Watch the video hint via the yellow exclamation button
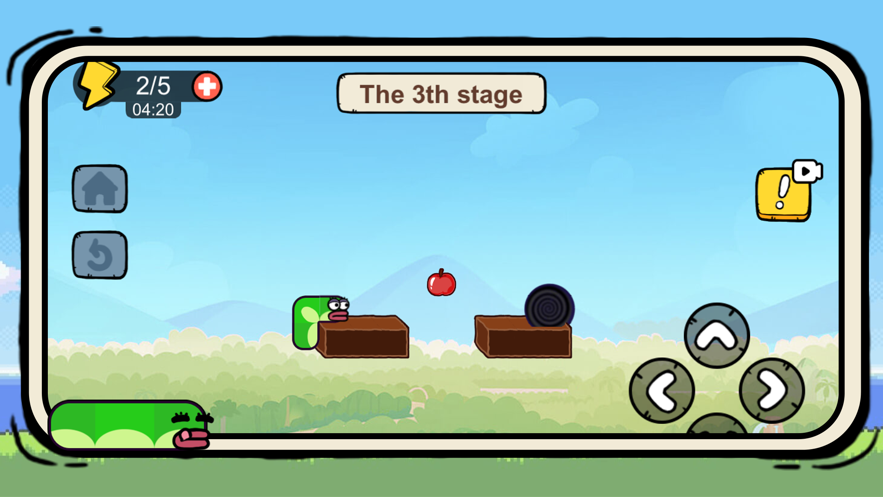This screenshot has width=883, height=497. [x=784, y=192]
